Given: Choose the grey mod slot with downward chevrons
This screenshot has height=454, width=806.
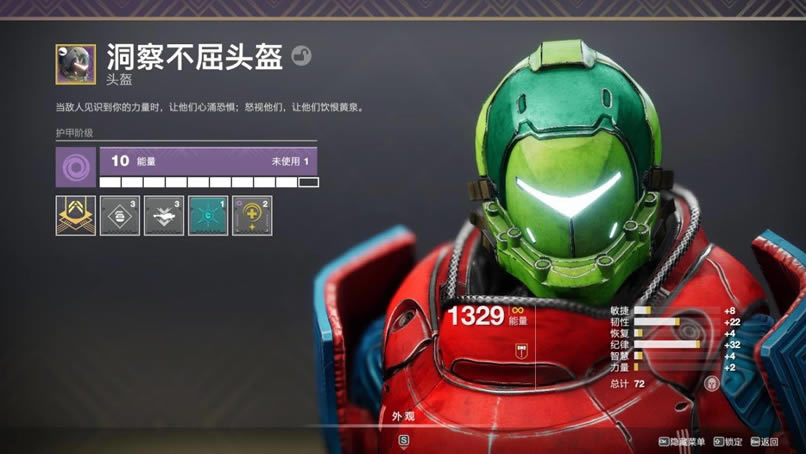Looking at the screenshot, I should point(164,215).
